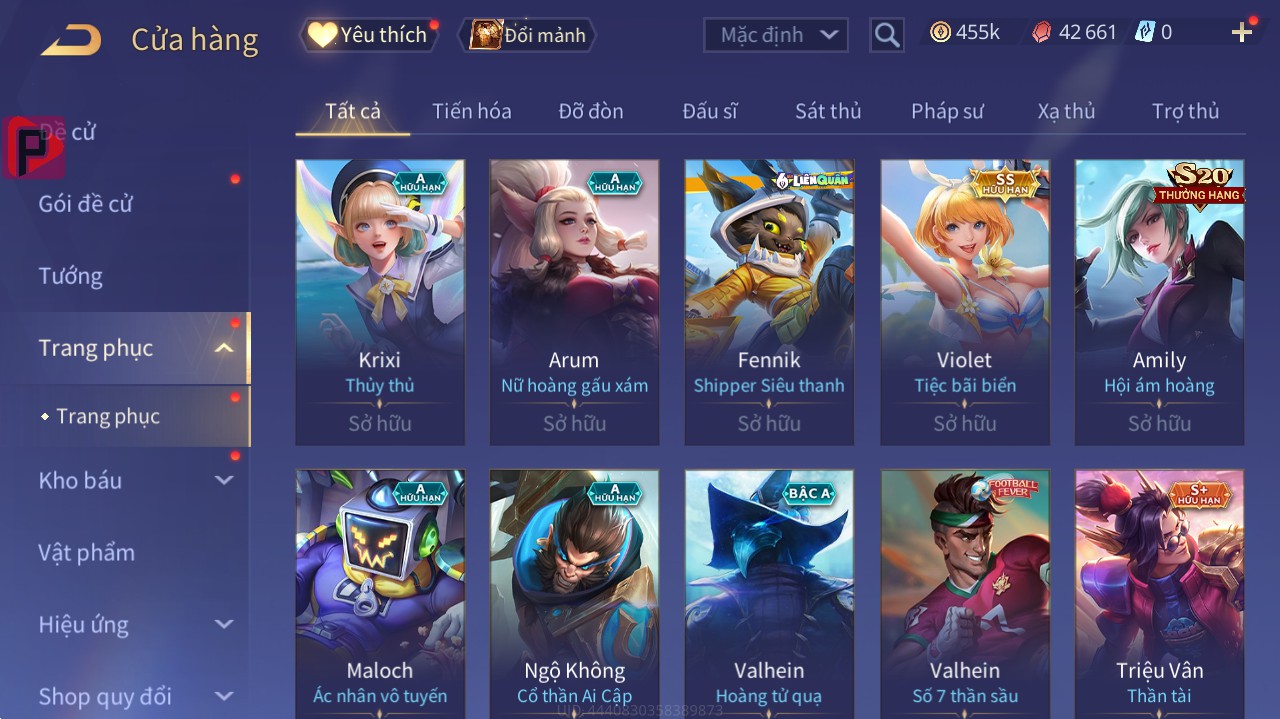Screen dimensions: 1280x719
Task: Open the Đổi mảnh exchange
Action: pos(527,35)
